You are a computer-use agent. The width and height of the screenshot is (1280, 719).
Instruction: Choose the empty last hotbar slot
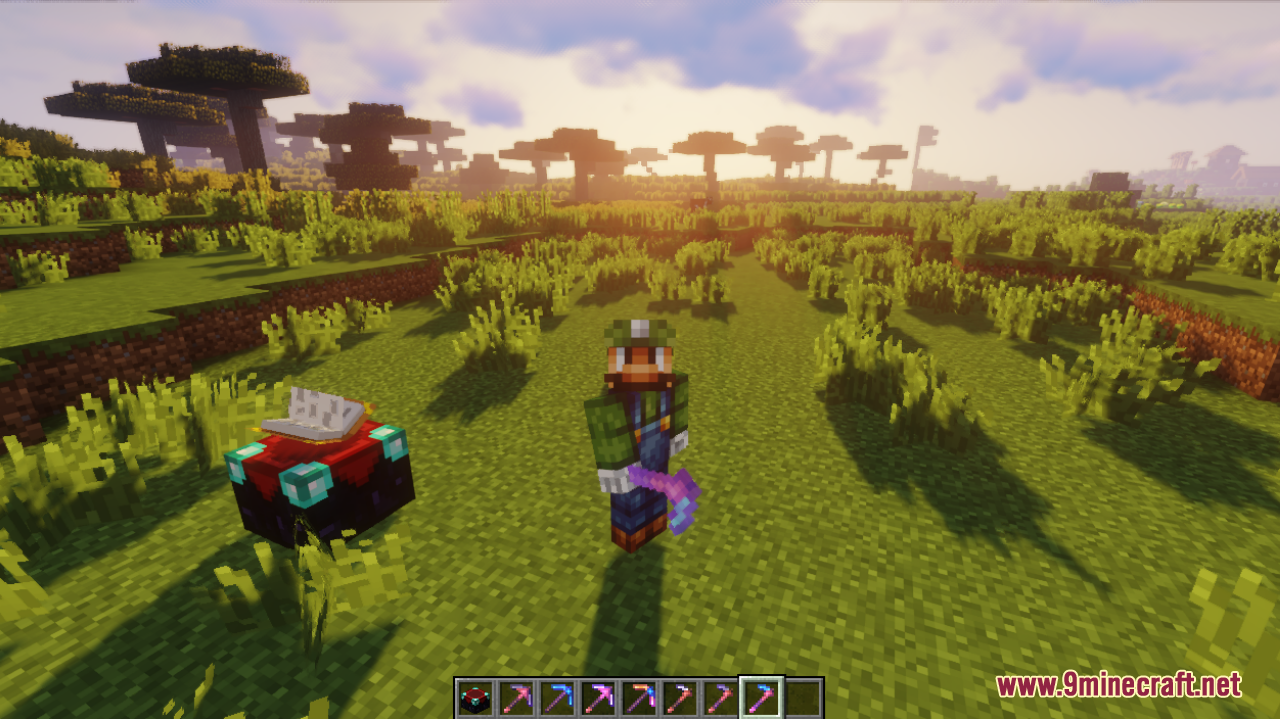click(x=802, y=698)
